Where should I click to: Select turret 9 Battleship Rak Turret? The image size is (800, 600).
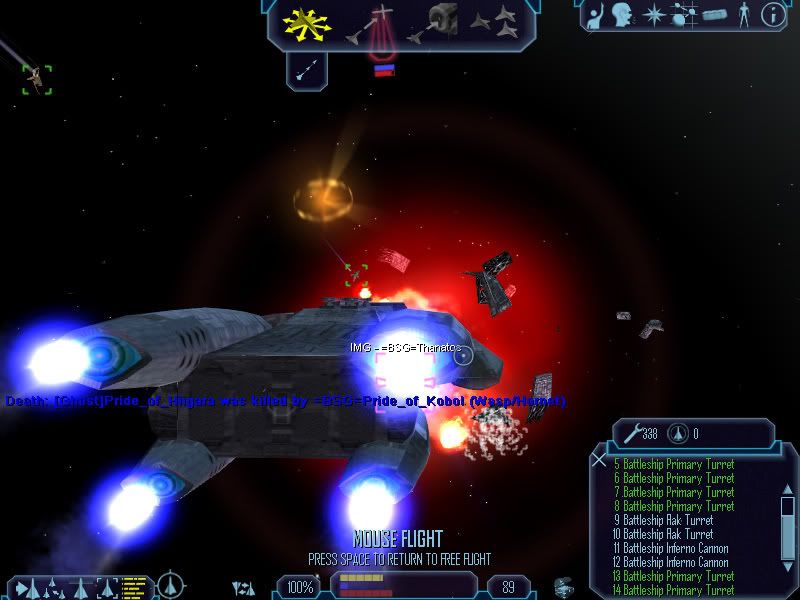[x=667, y=520]
